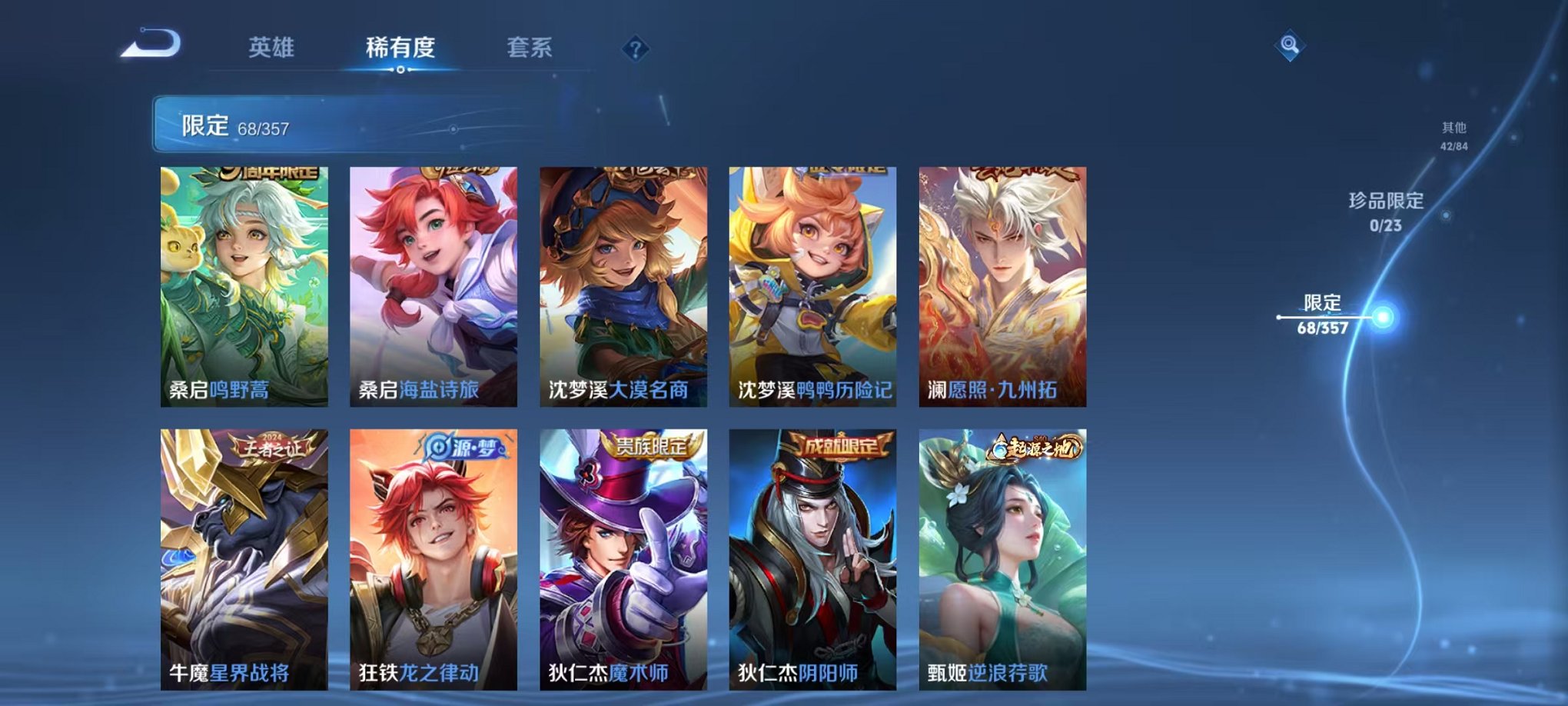Select the 稀有度 tab
The width and height of the screenshot is (1568, 706).
click(400, 46)
